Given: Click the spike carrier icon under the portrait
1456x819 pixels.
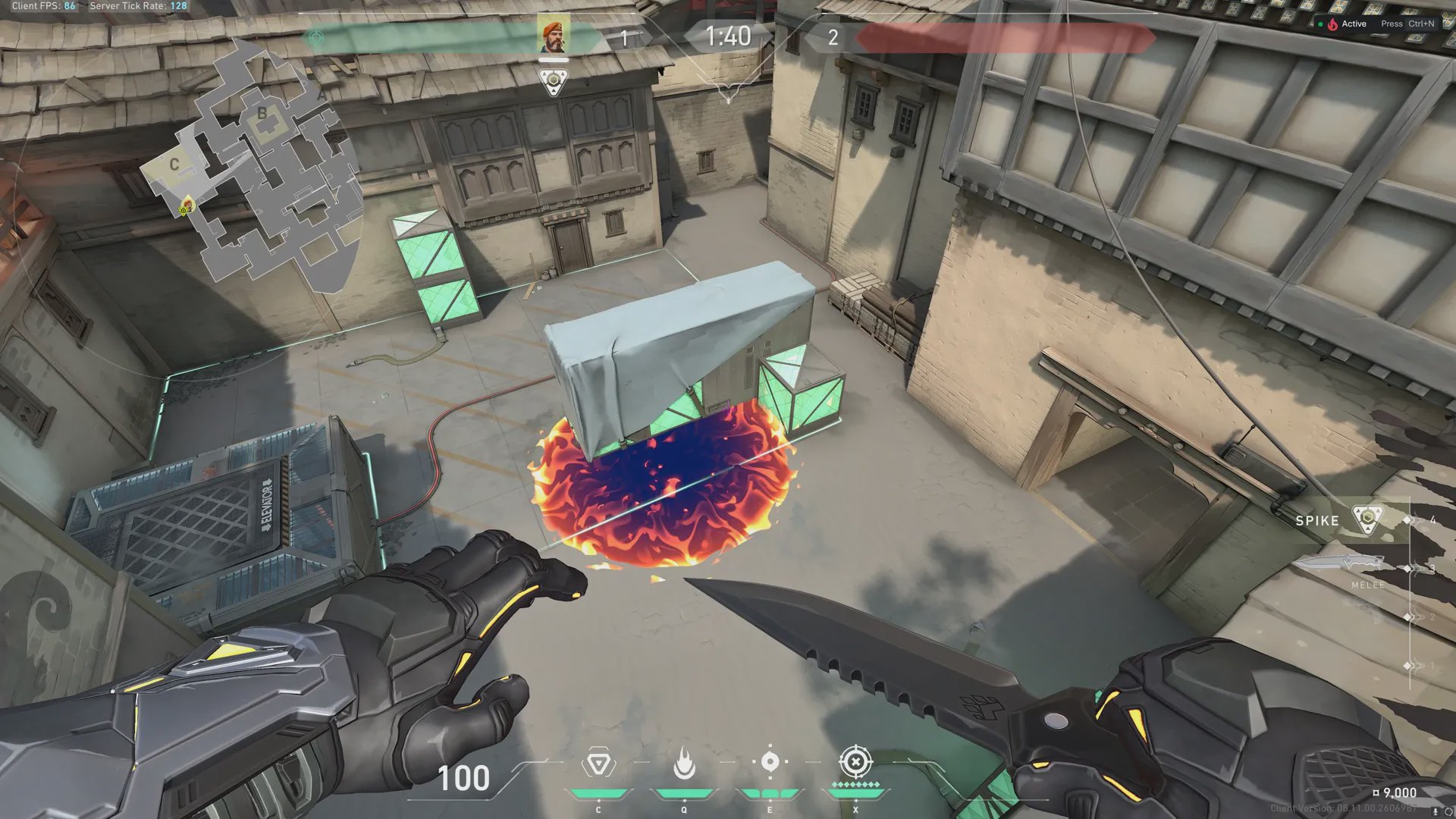Looking at the screenshot, I should (554, 81).
